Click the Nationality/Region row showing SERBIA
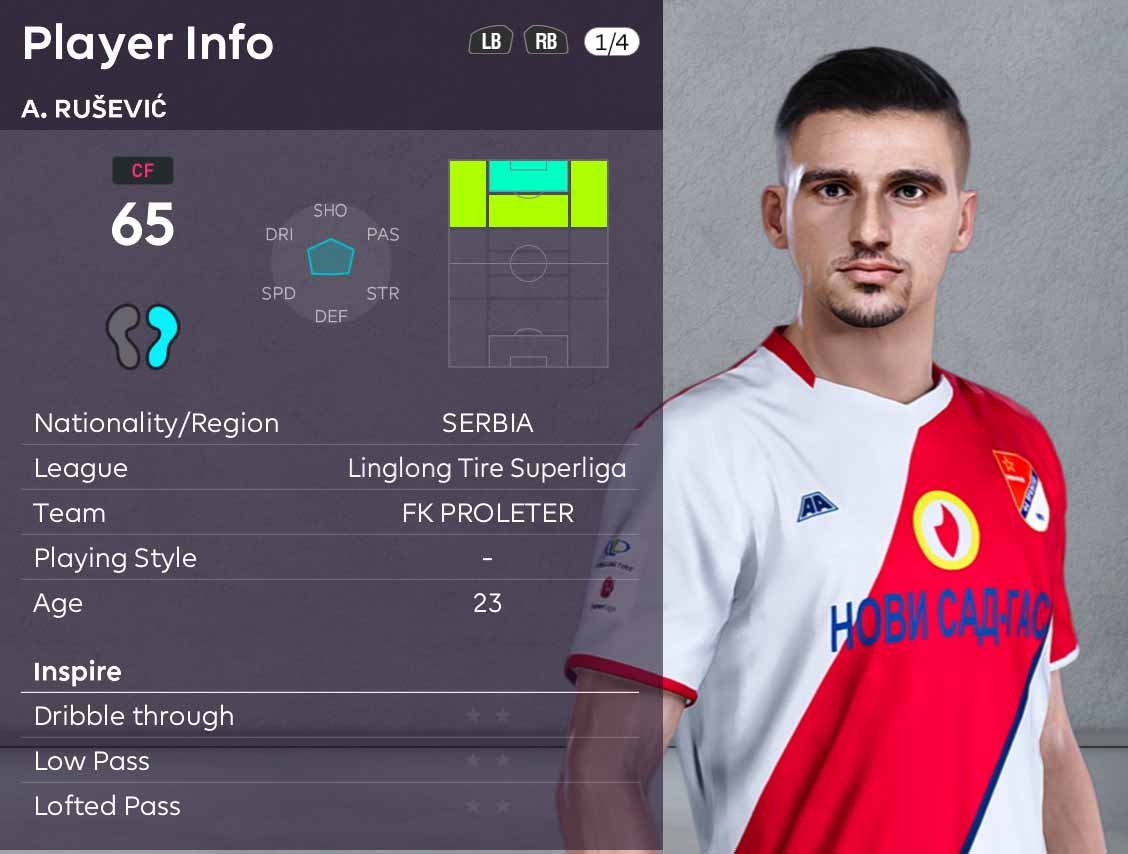 [330, 423]
